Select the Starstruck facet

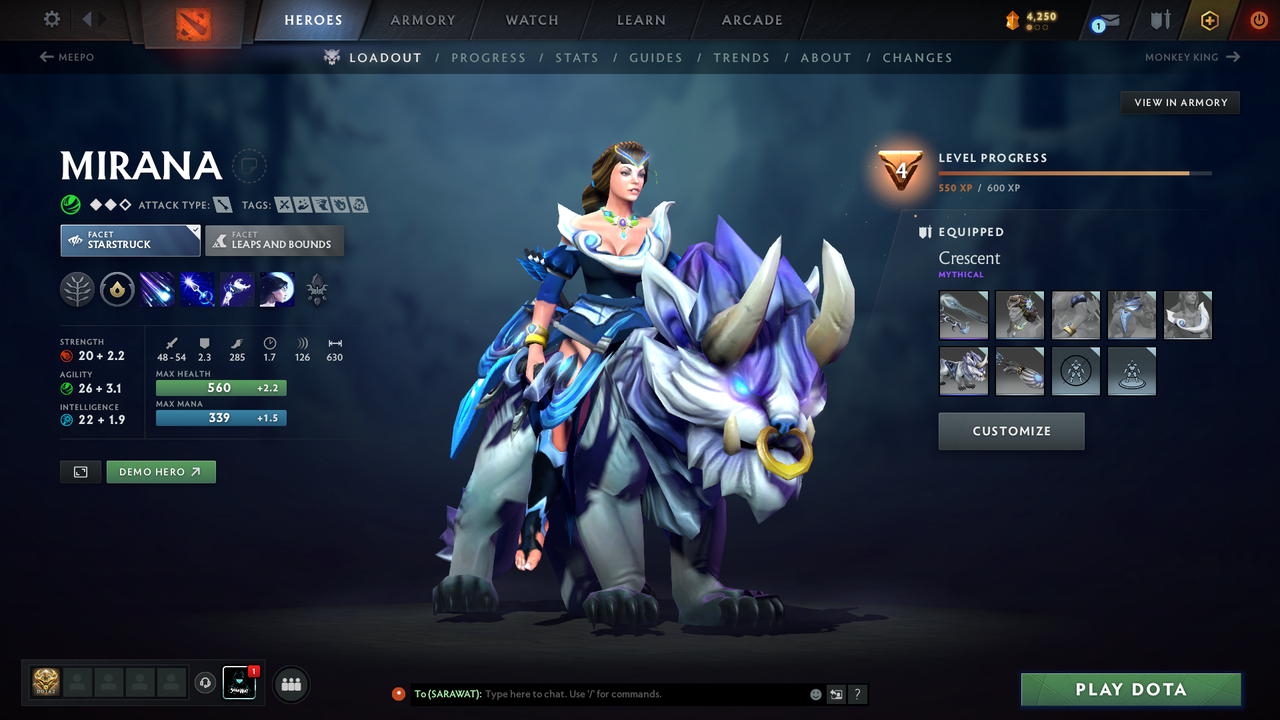[x=130, y=240]
